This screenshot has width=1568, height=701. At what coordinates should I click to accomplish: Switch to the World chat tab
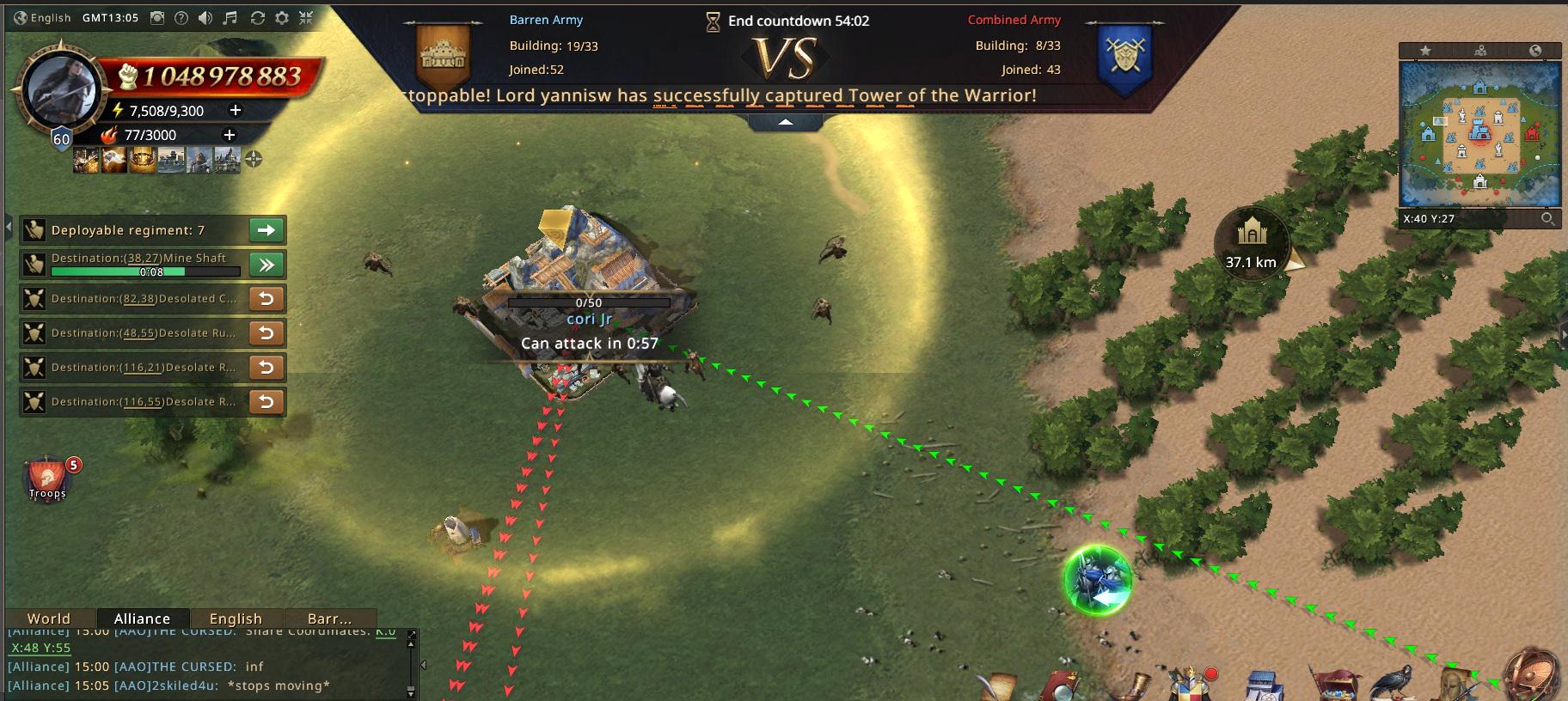[48, 619]
